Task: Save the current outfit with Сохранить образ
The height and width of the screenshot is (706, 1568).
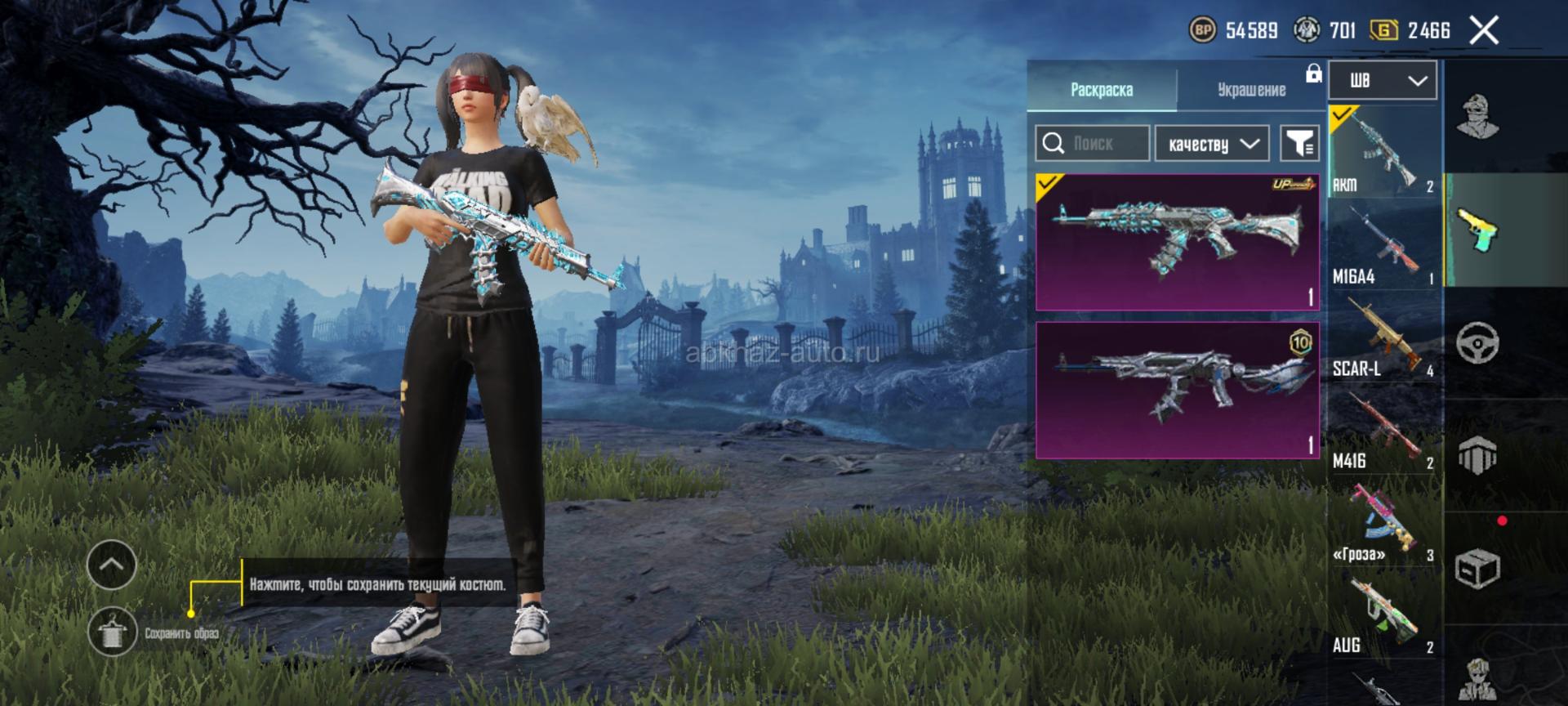Action: (x=113, y=632)
